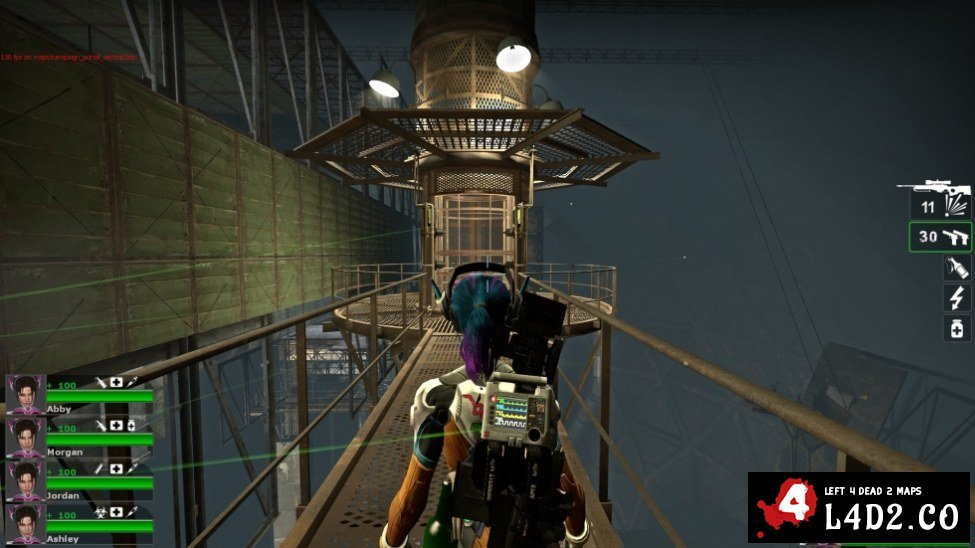
Task: Choose the pain pills bottle slot
Action: click(957, 328)
